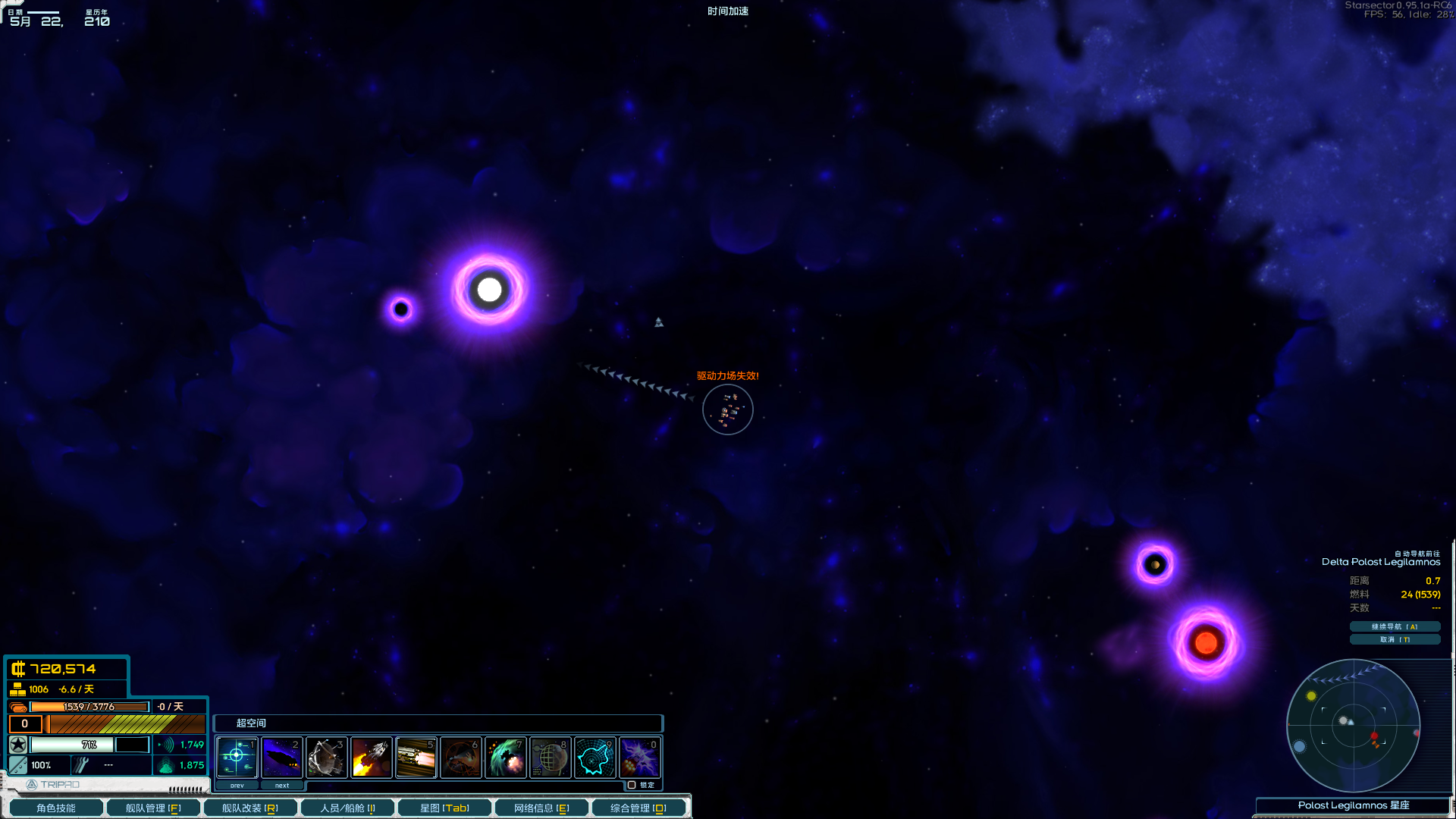Toggle the 锁定 lock checkbox
This screenshot has height=819, width=1456.
pyautogui.click(x=632, y=785)
